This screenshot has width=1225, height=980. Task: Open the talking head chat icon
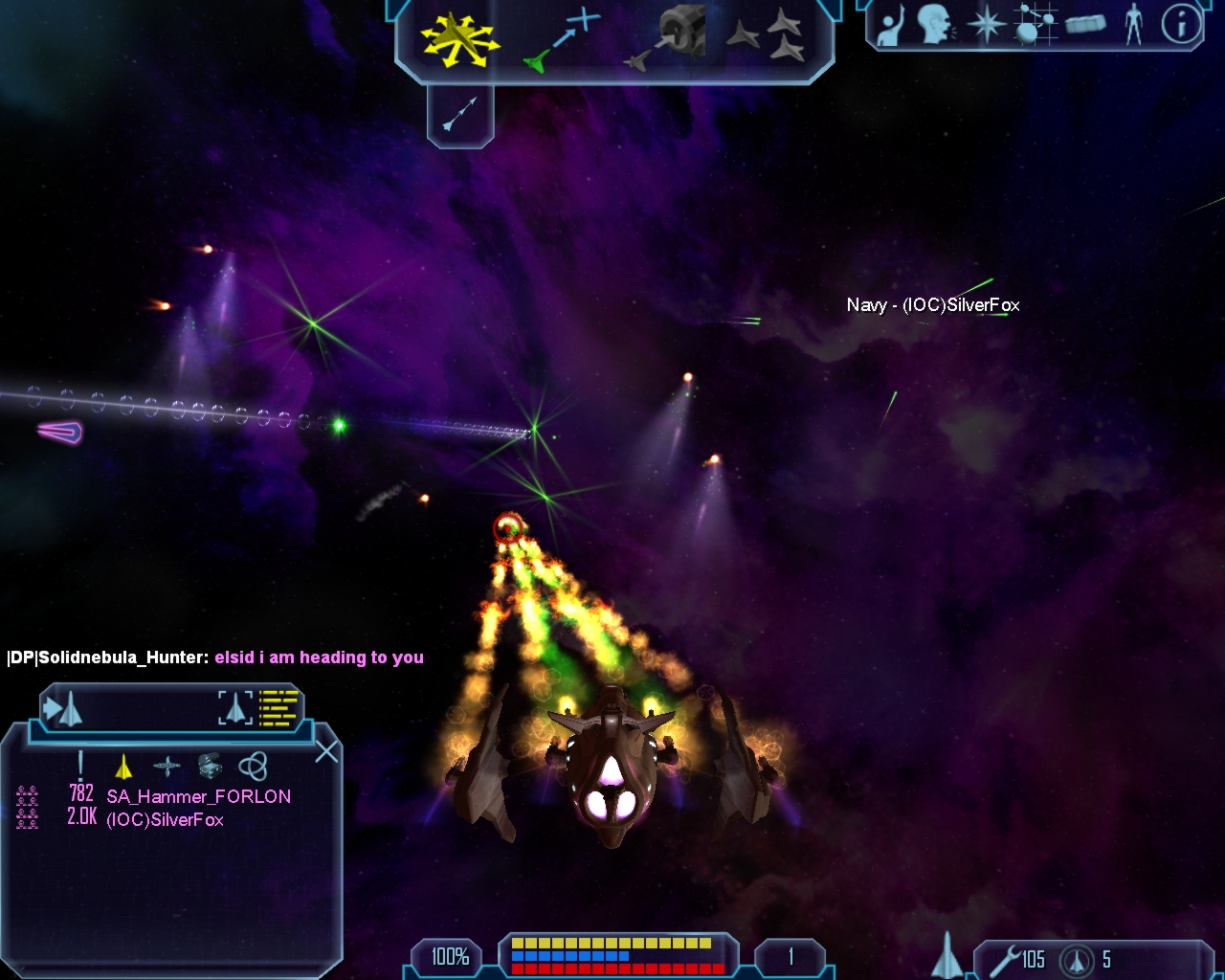click(937, 25)
